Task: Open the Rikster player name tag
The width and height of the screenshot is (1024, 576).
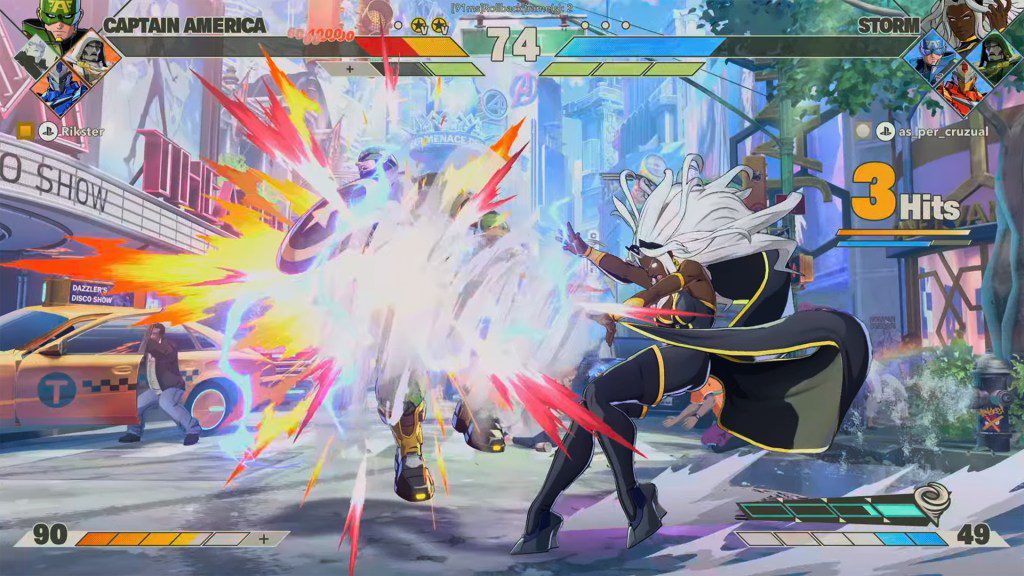Action: tap(82, 131)
